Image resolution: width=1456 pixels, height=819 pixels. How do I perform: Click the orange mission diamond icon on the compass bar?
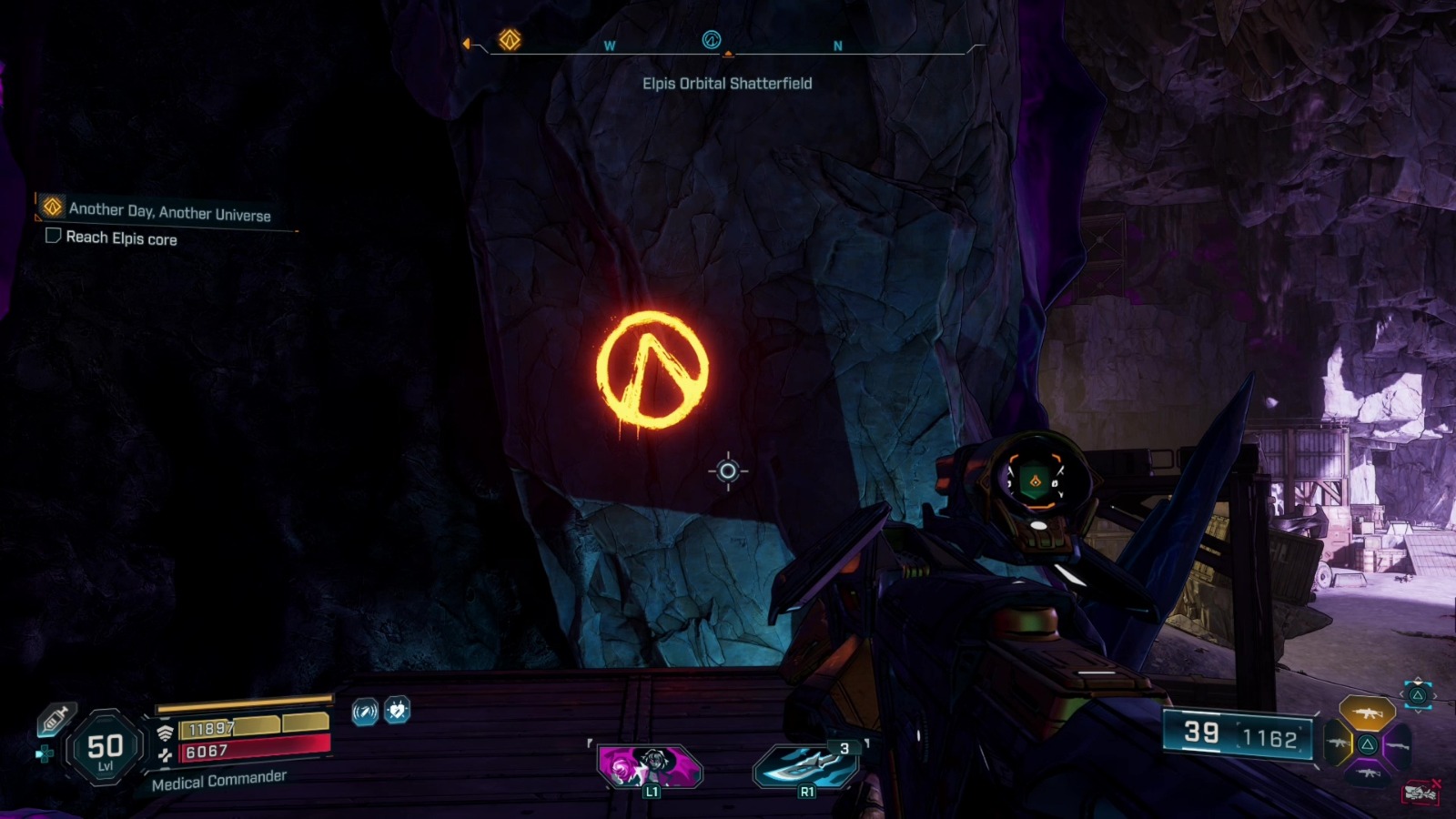(x=510, y=40)
